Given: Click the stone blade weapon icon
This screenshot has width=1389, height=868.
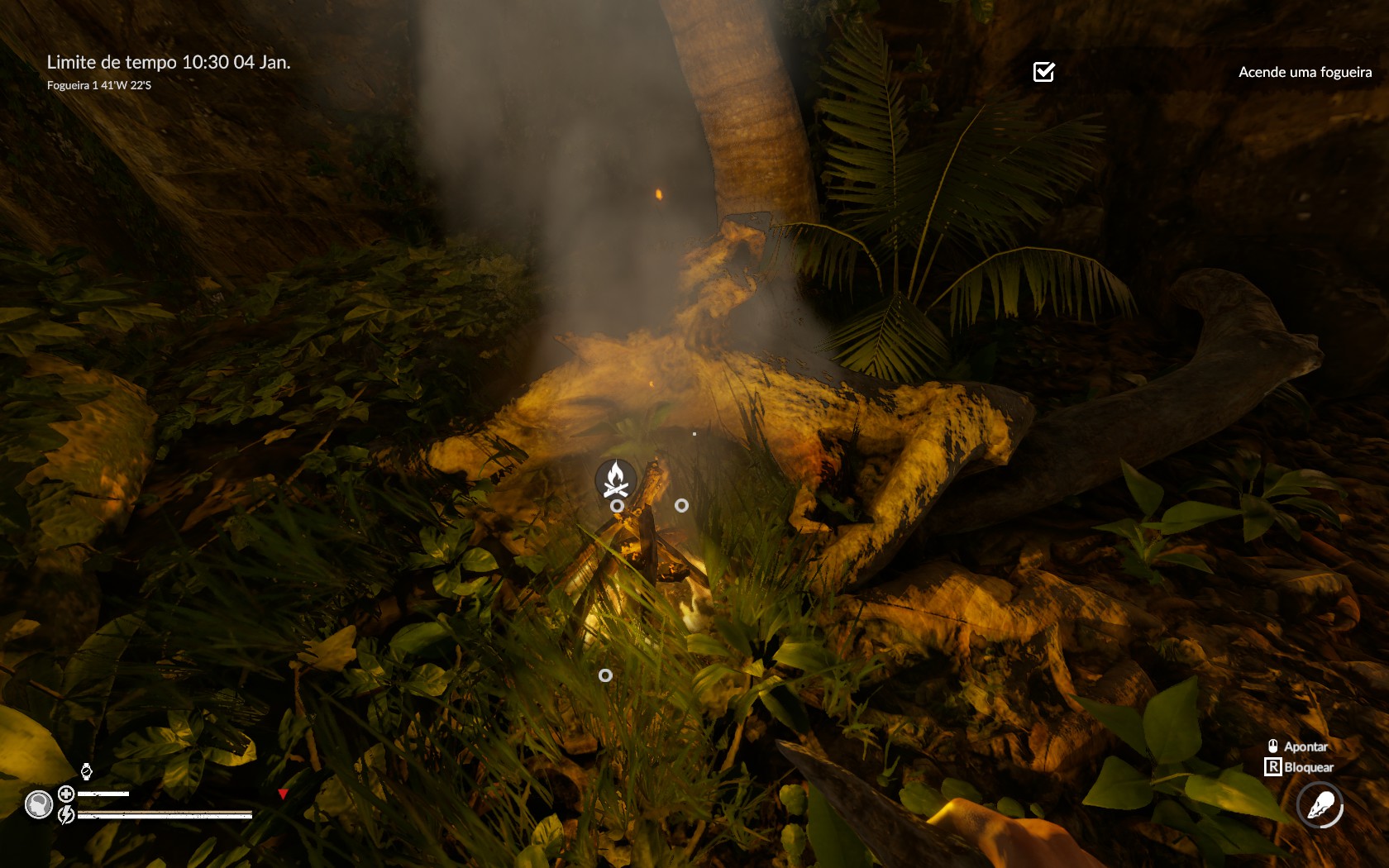Looking at the screenshot, I should 1320,804.
